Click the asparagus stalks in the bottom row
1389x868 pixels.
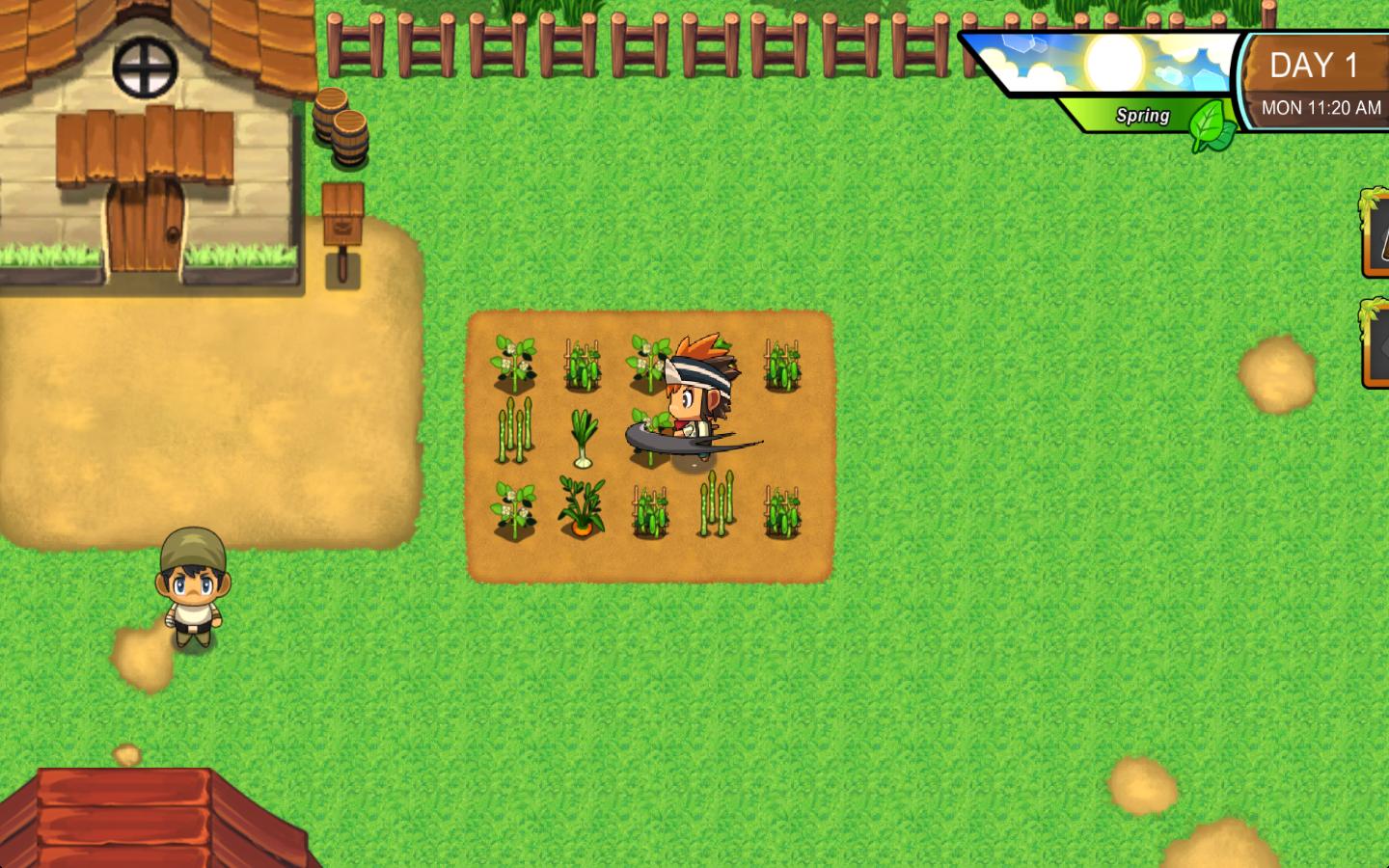[716, 502]
